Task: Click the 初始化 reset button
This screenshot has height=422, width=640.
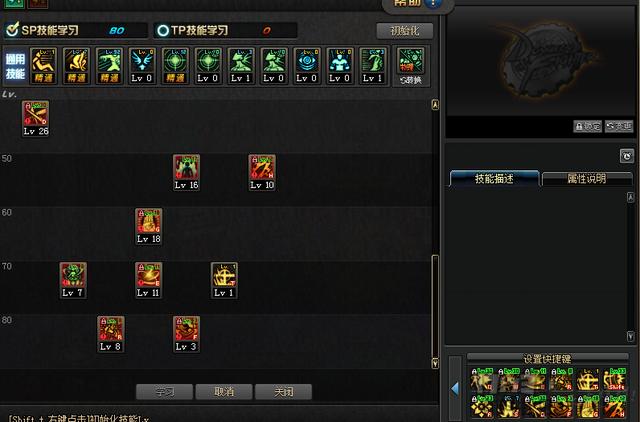Action: tap(404, 31)
